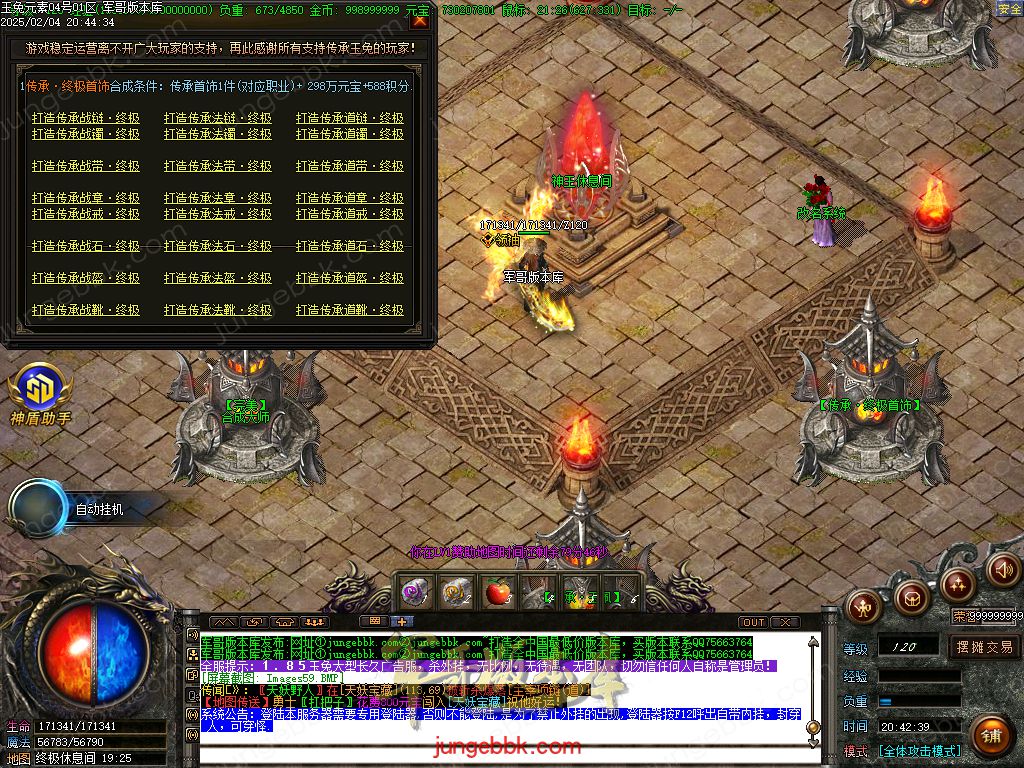Image resolution: width=1024 pixels, height=768 pixels.
Task: Click 打造传承道盔·终极 helmet crafting
Action: 350,278
